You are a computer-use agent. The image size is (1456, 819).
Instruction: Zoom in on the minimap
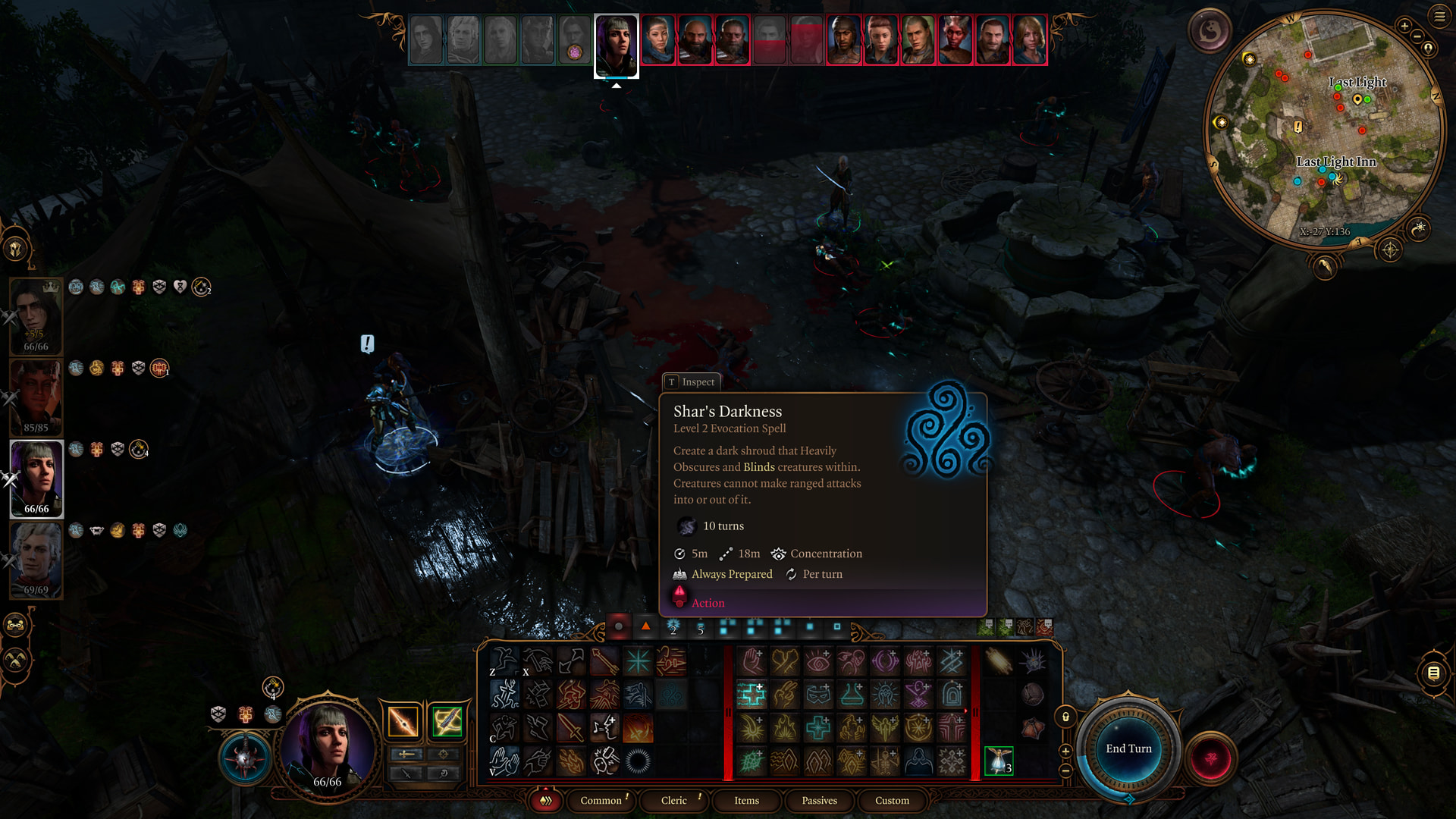point(1404,27)
